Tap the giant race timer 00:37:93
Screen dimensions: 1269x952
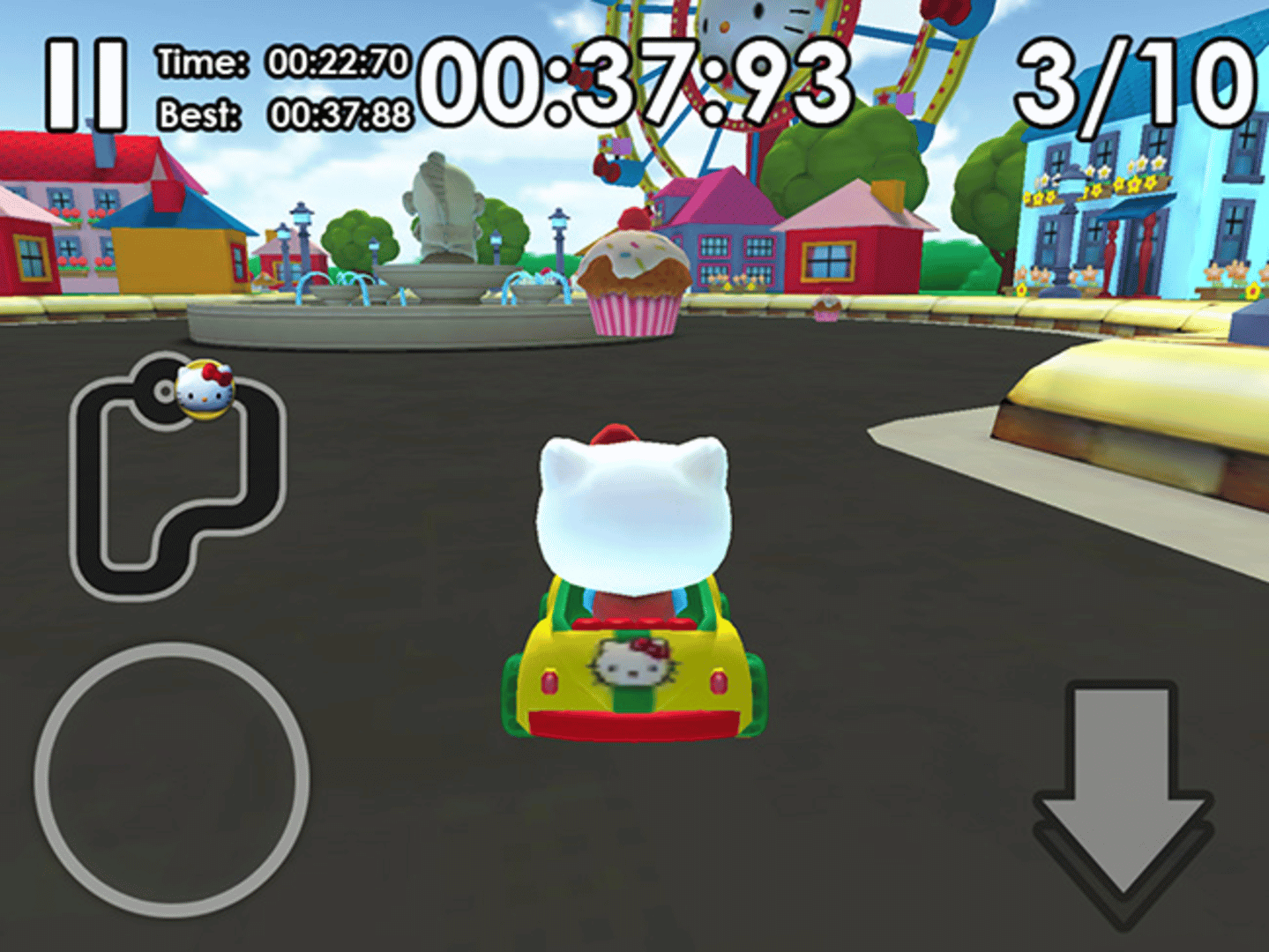(x=633, y=79)
